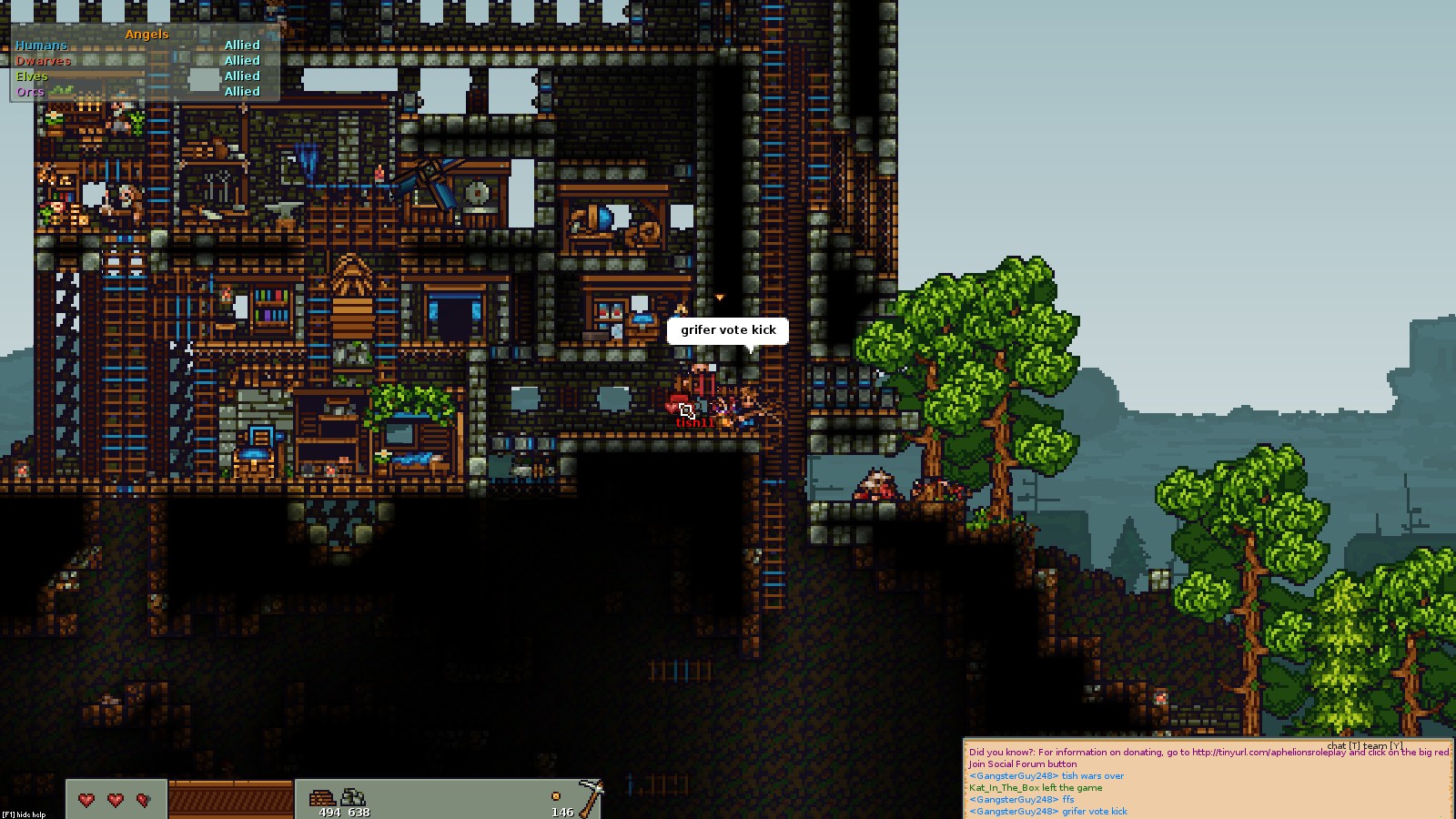1456x819 pixels.
Task: Choose the Orcs faction entry
Action: pyautogui.click(x=30, y=92)
